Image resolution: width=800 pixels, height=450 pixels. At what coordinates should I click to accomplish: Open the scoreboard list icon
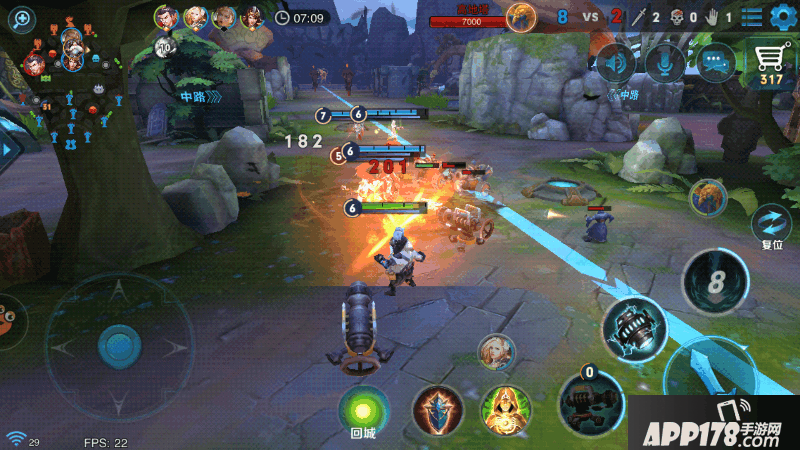[751, 16]
